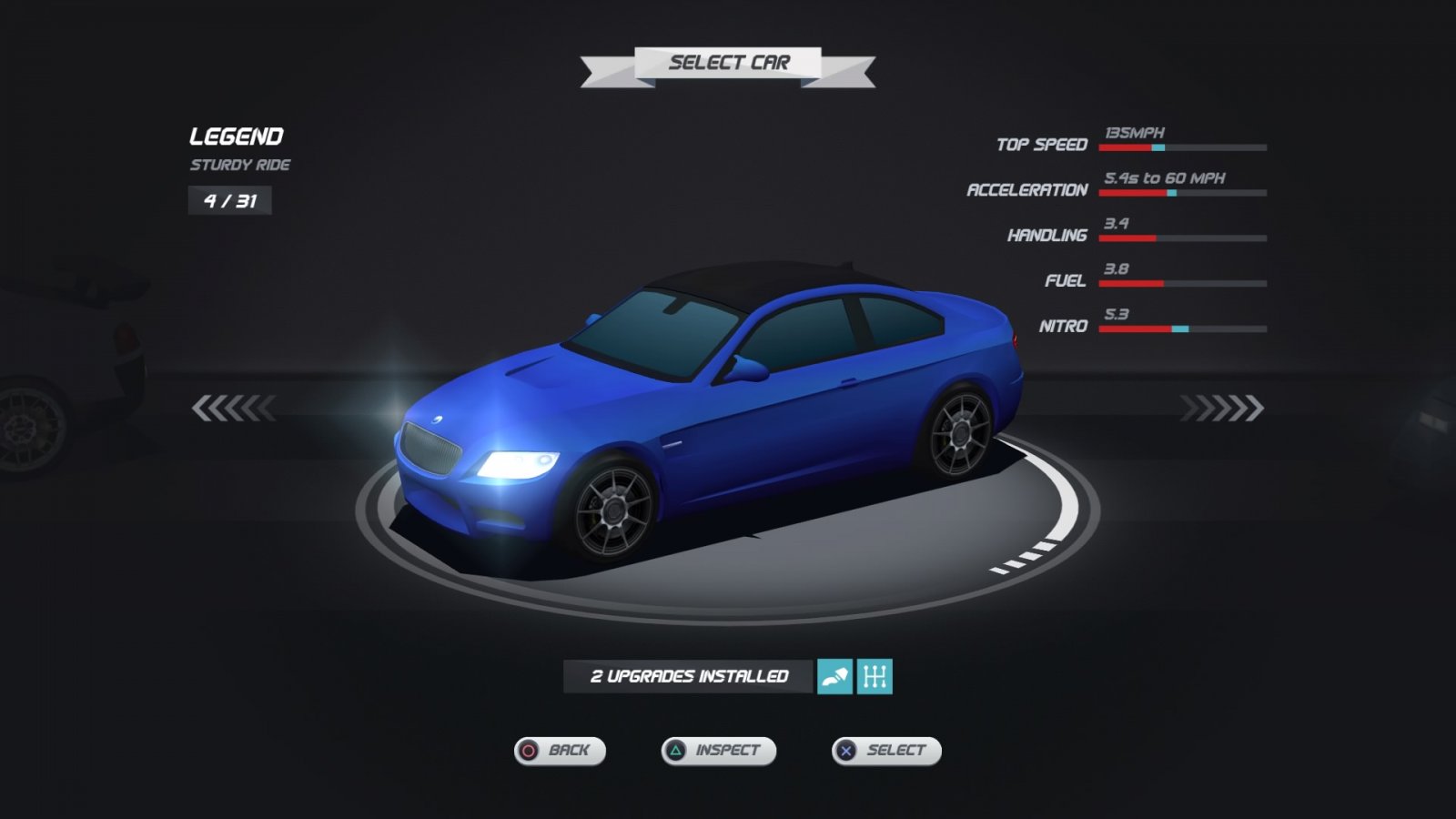Select the Legend car title

(236, 137)
